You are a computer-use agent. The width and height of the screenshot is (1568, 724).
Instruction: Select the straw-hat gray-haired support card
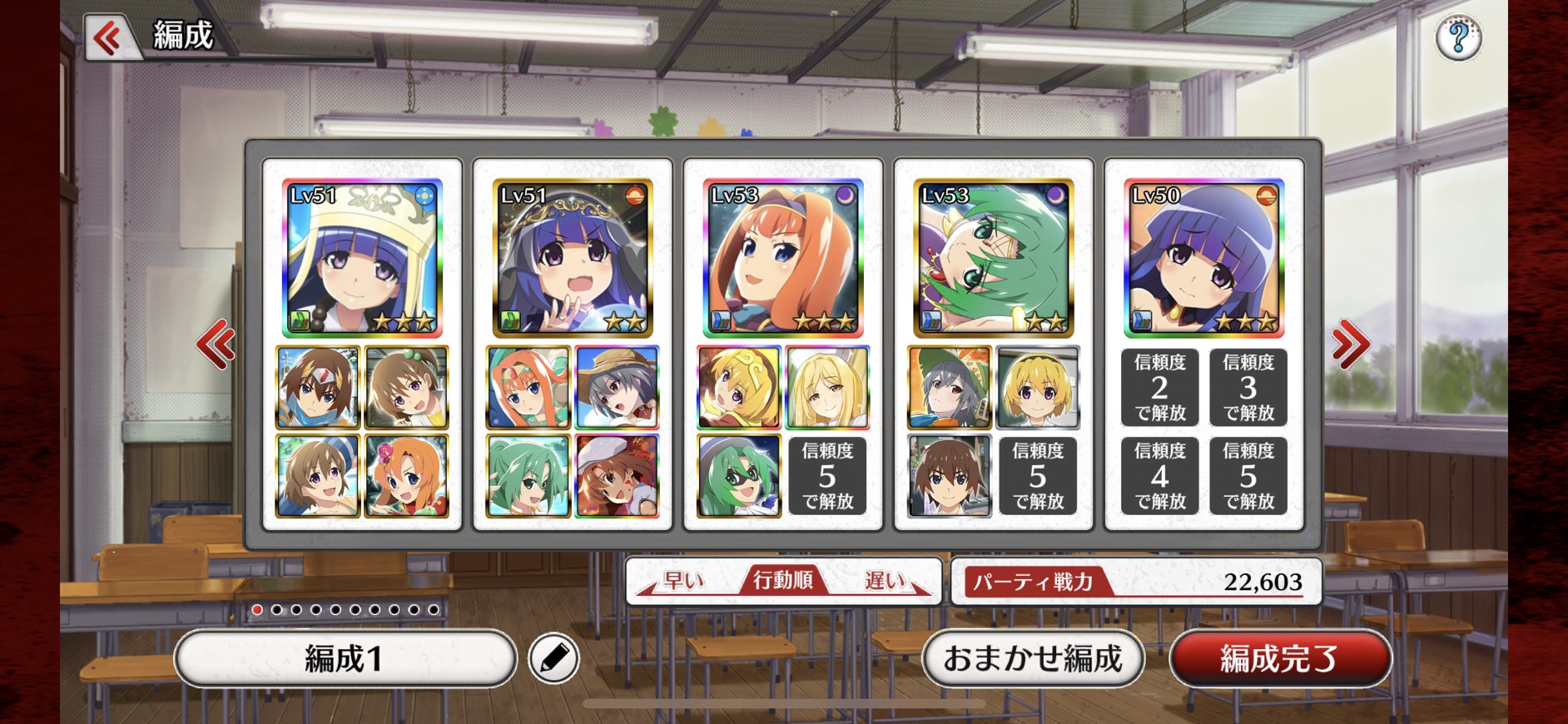click(617, 388)
